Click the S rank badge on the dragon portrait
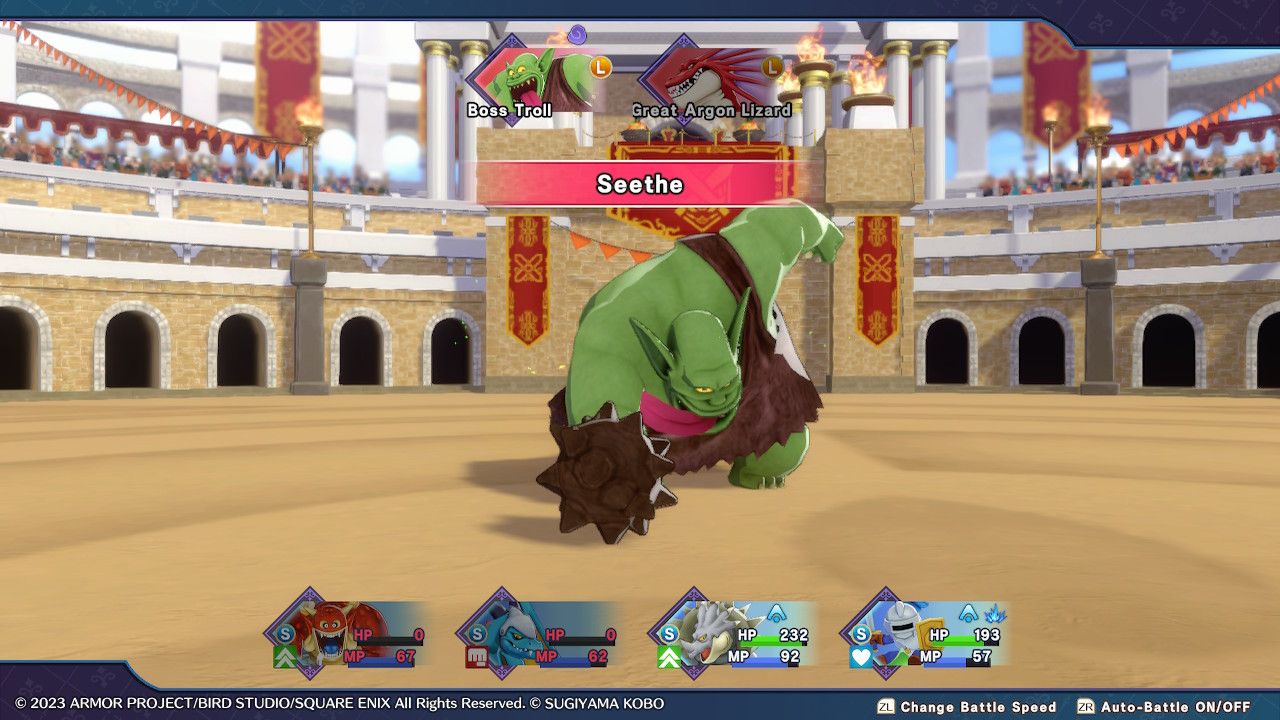Viewport: 1280px width, 720px height. 668,633
